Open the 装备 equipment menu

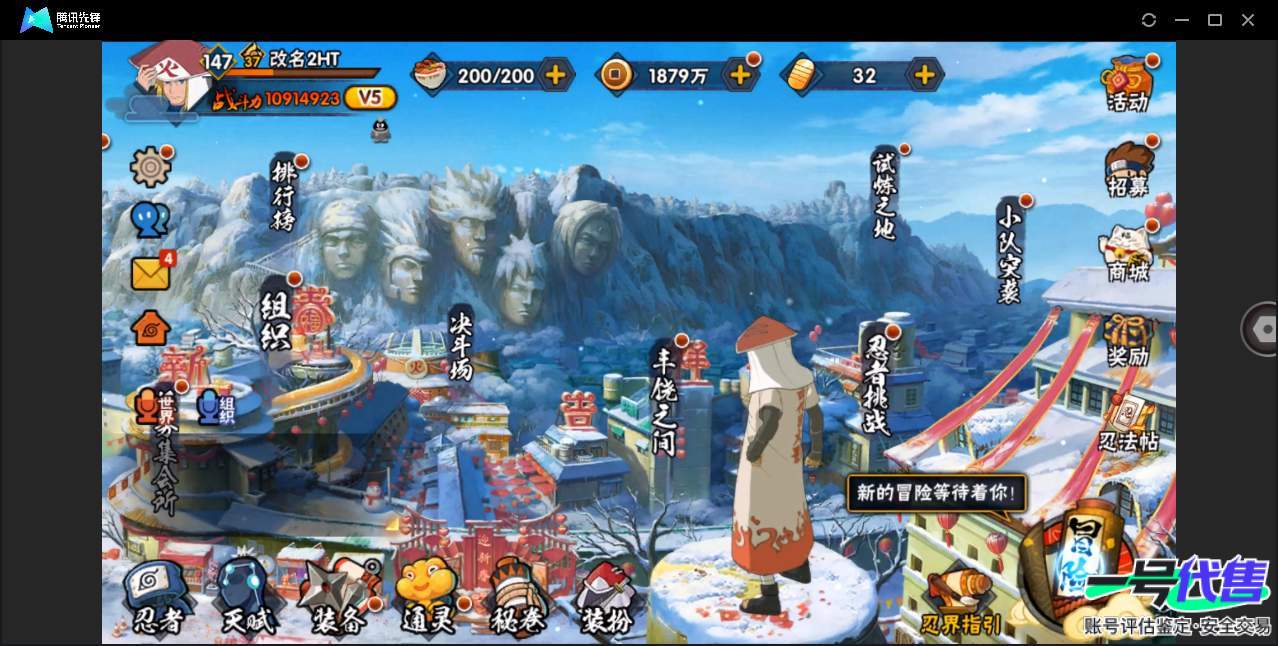click(x=338, y=597)
